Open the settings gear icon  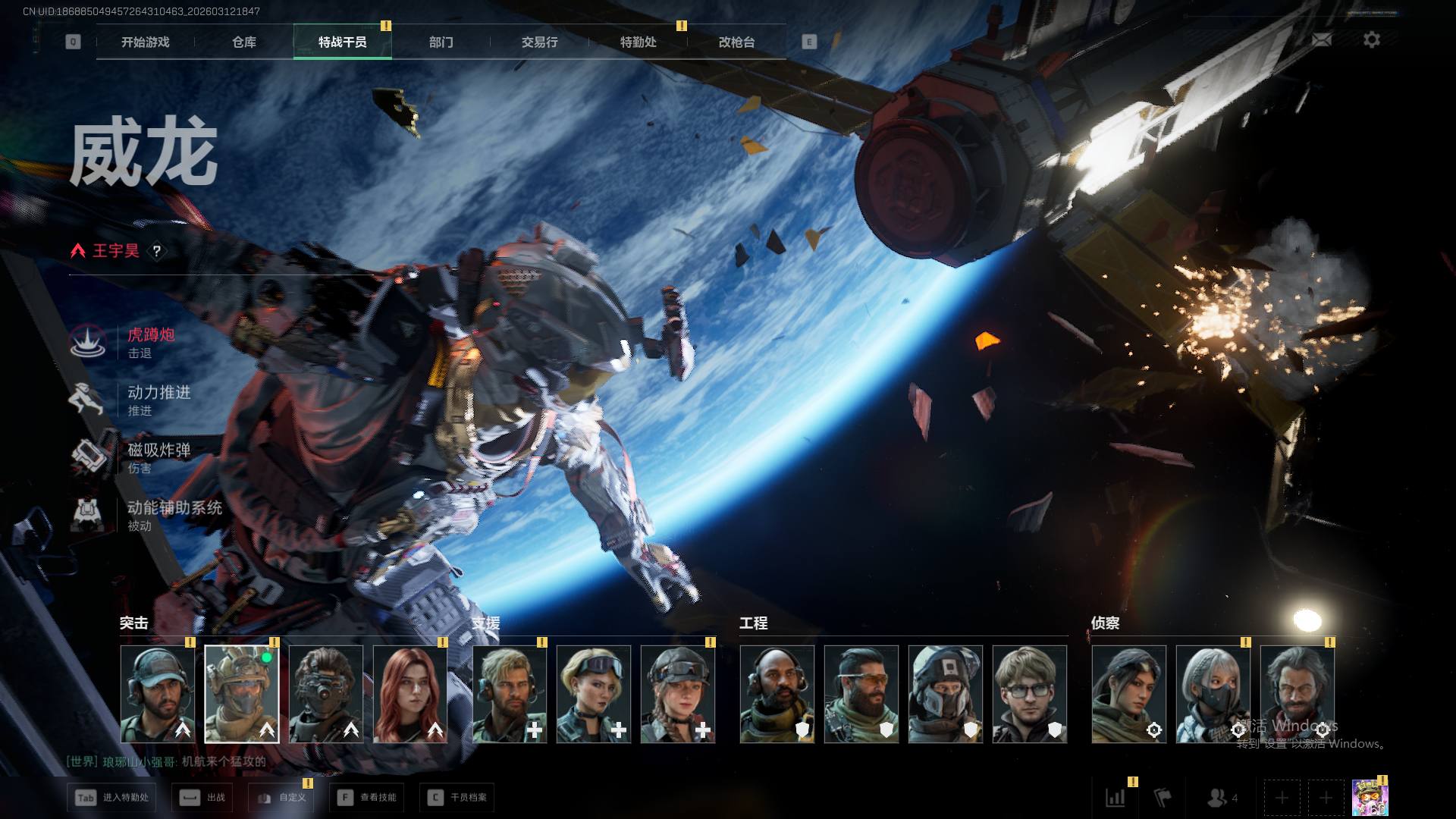tap(1371, 40)
